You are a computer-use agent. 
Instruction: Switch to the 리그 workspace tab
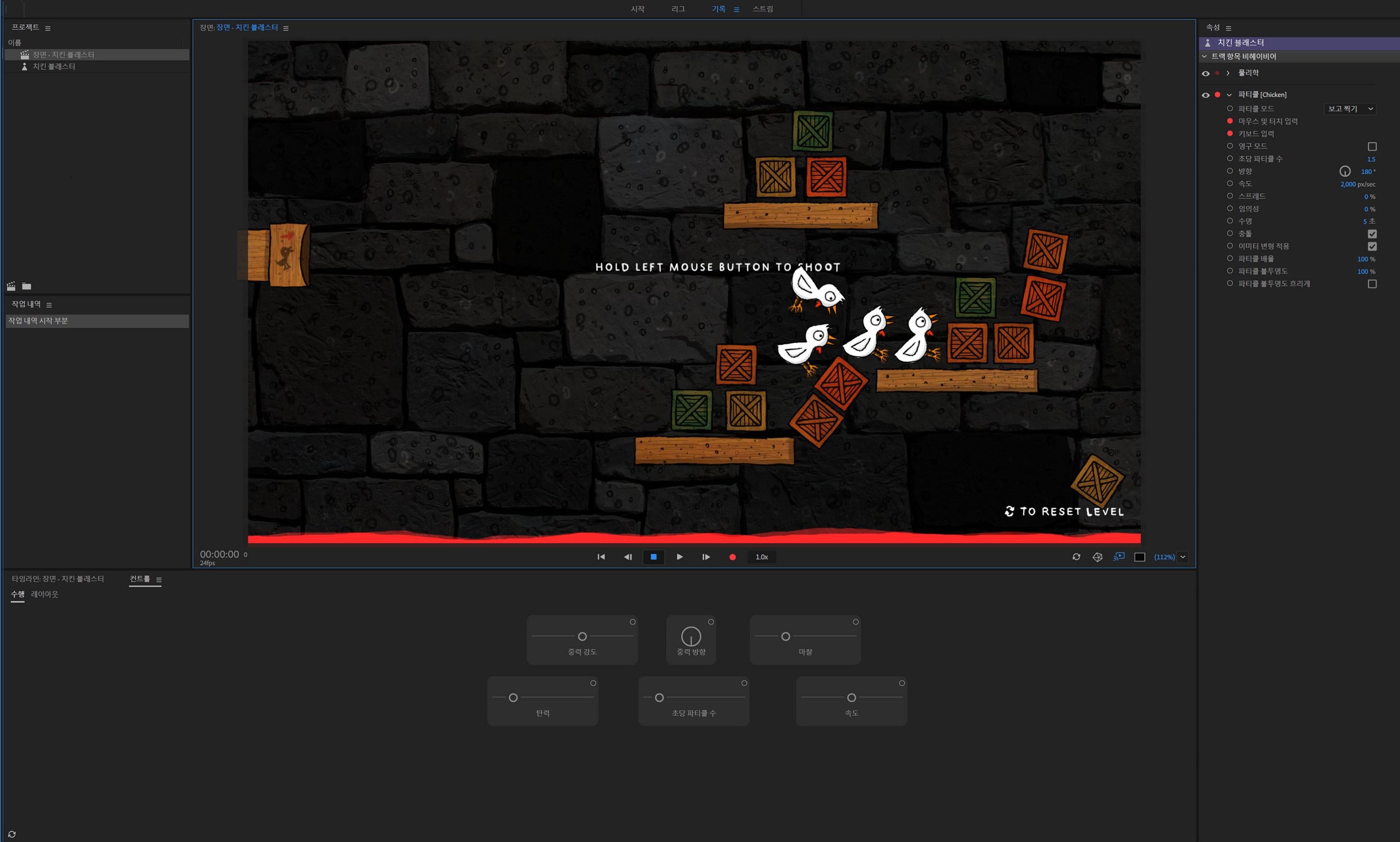(x=677, y=9)
